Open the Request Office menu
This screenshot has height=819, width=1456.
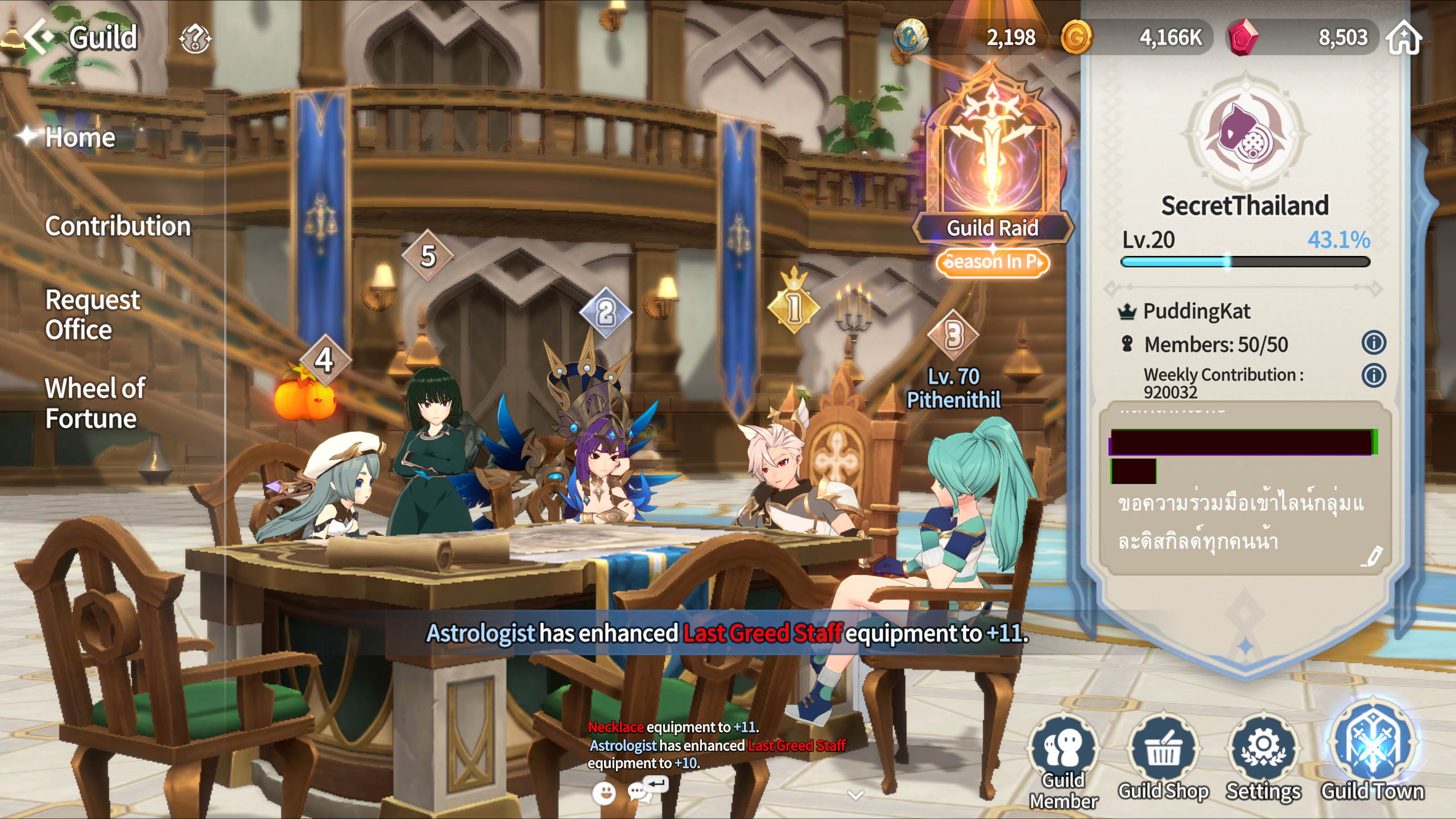(92, 315)
